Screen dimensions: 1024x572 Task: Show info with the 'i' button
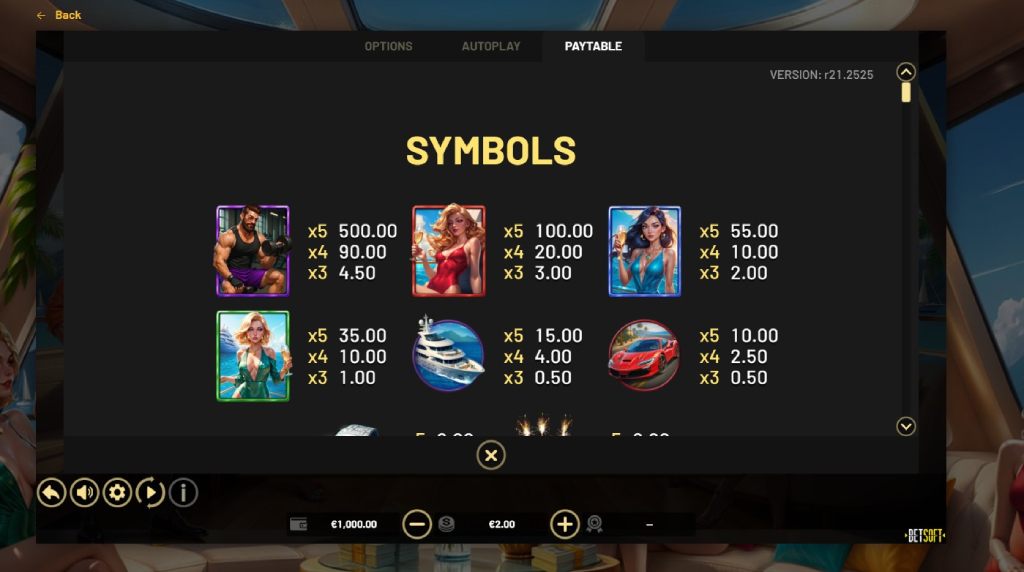coord(183,492)
